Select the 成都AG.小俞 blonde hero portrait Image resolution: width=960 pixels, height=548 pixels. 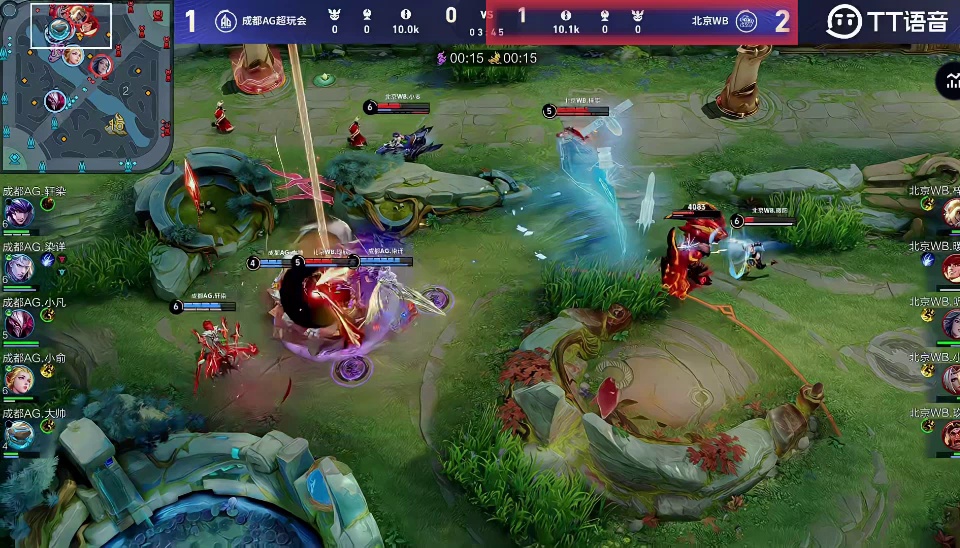coord(17,379)
